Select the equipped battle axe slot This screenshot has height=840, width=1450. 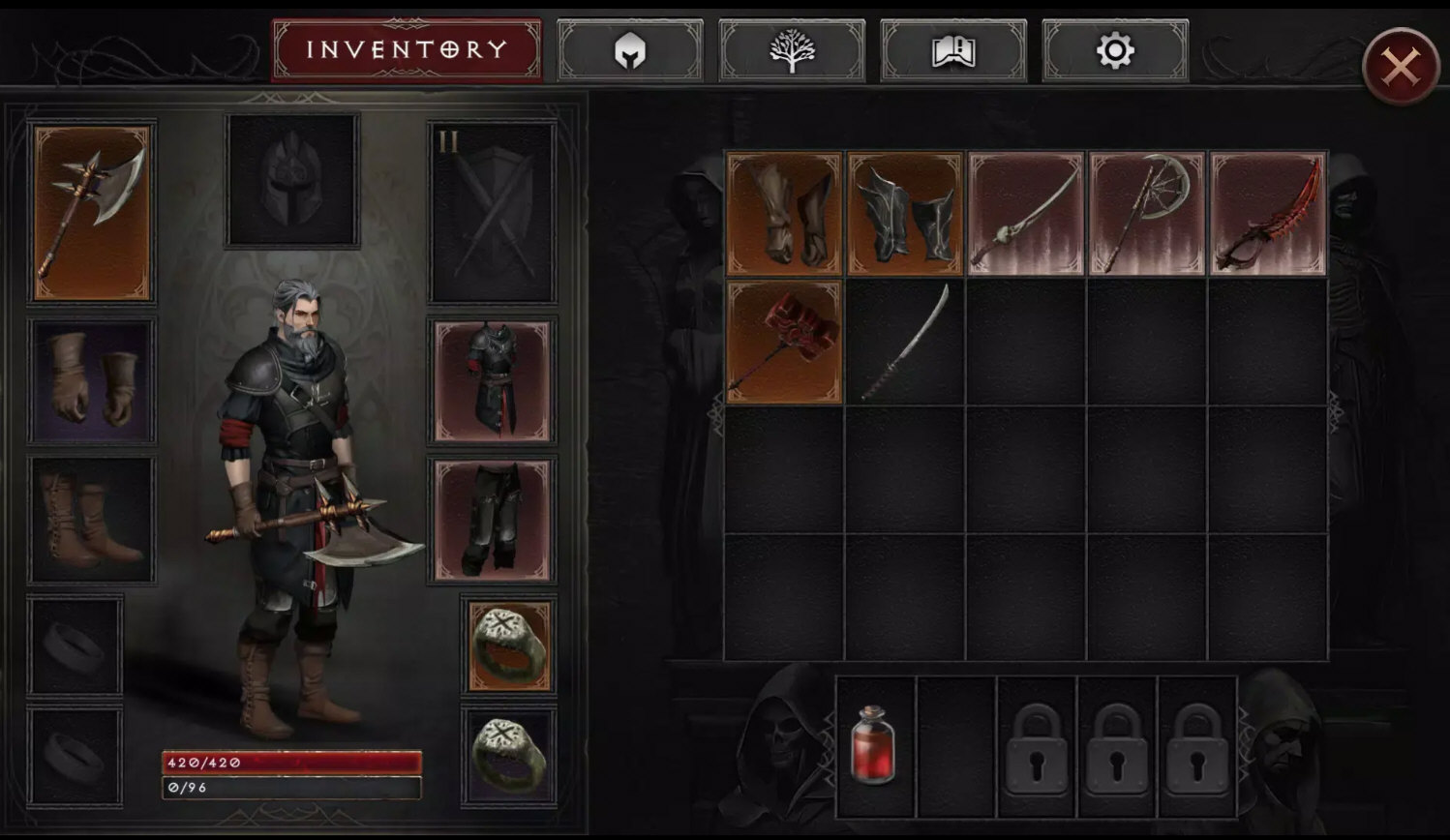coord(93,212)
